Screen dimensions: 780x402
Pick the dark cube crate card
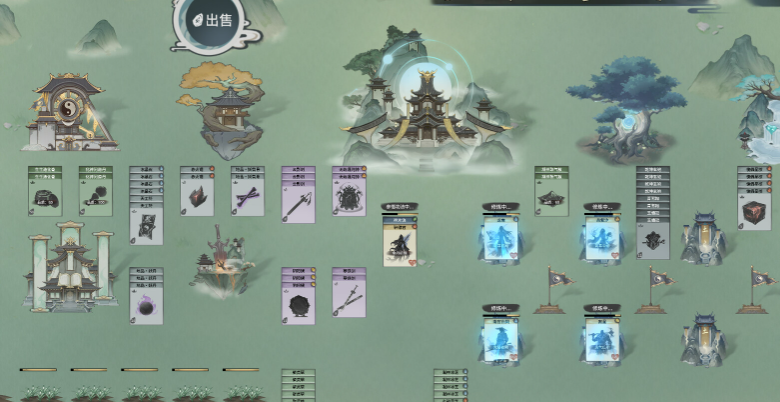coord(754,211)
